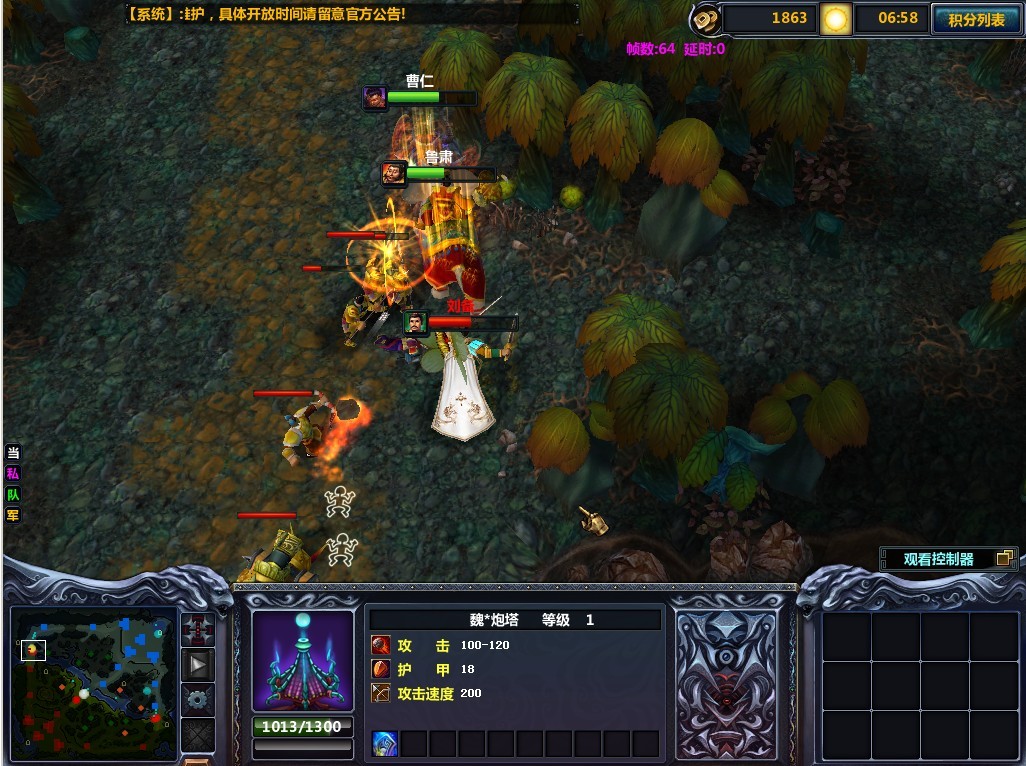This screenshot has width=1026, height=766.
Task: Click the red arrows minimap signal button
Action: pos(198,630)
